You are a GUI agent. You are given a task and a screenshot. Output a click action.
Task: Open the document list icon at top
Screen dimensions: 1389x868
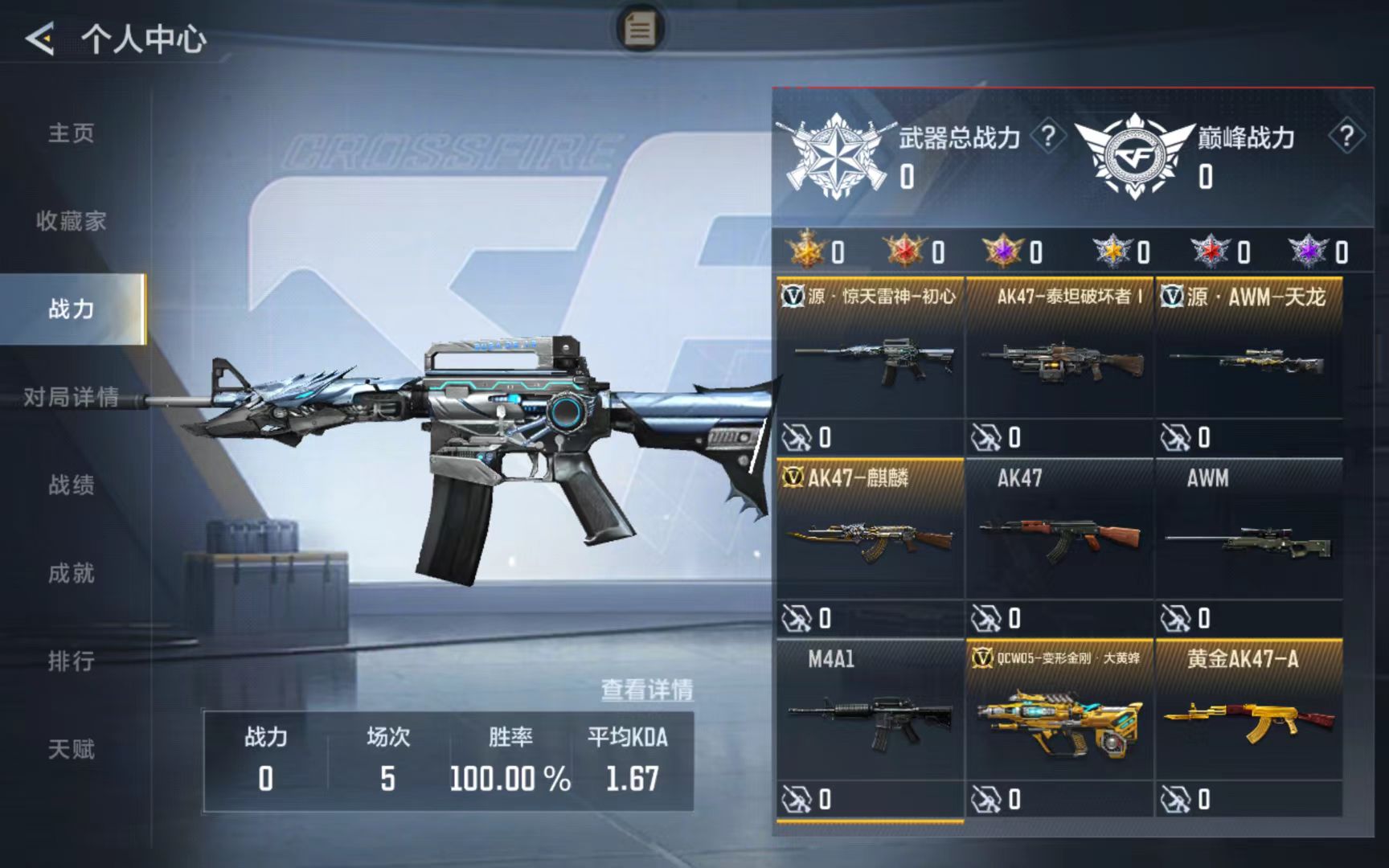(x=640, y=29)
